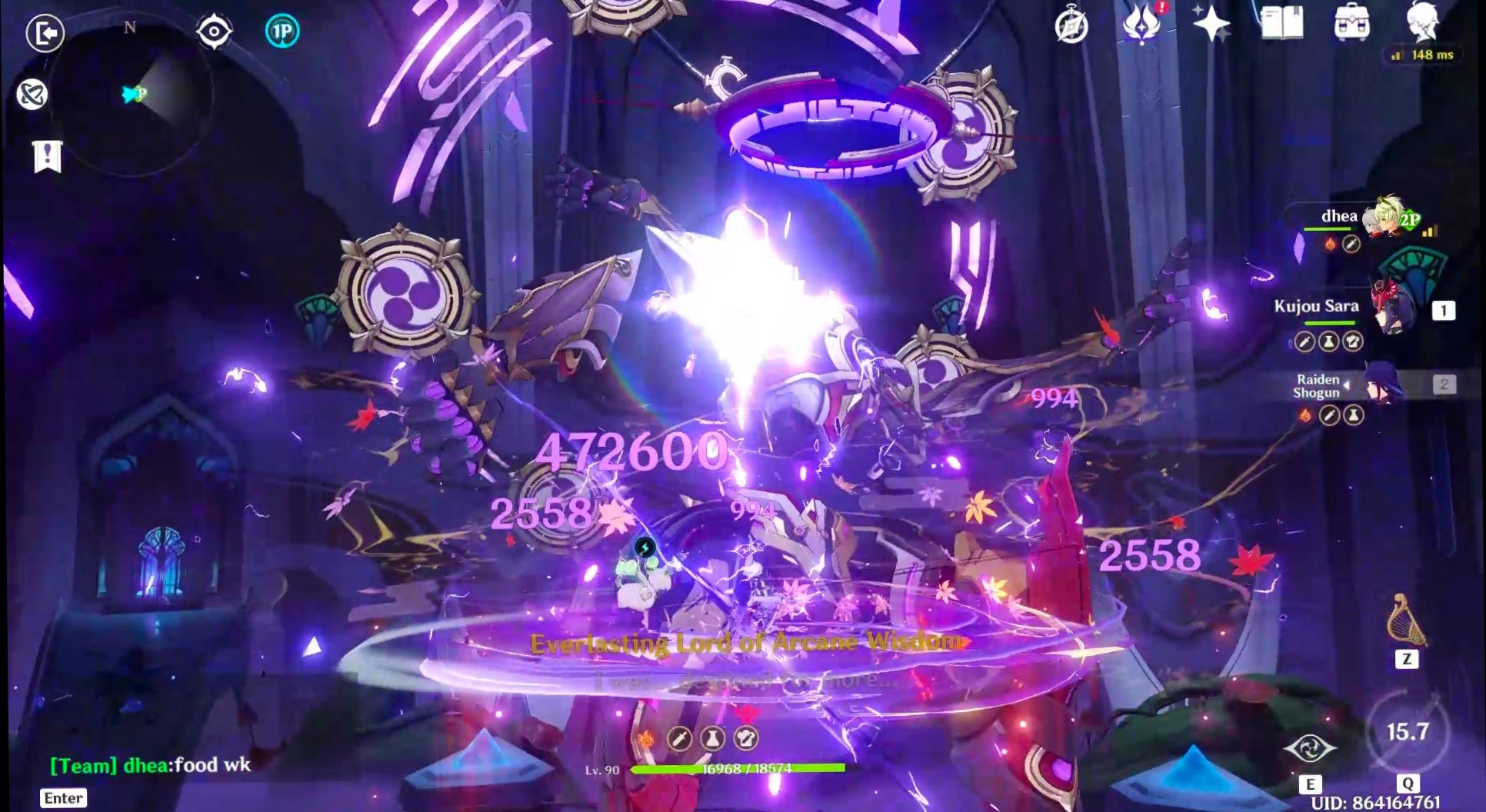Screen dimensions: 1486x812
Task: Open the Adventurer Handbook book icon
Action: click(x=1281, y=22)
